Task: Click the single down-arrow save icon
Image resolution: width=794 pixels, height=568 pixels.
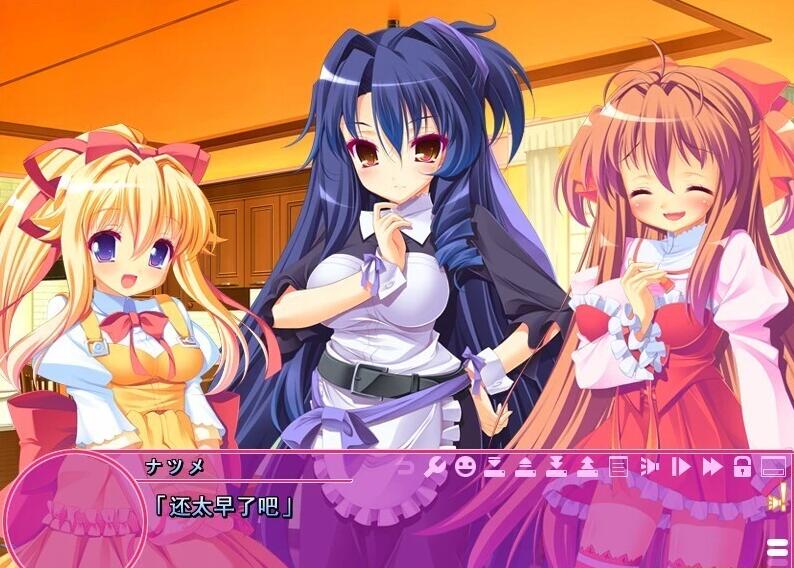Action: tap(495, 466)
